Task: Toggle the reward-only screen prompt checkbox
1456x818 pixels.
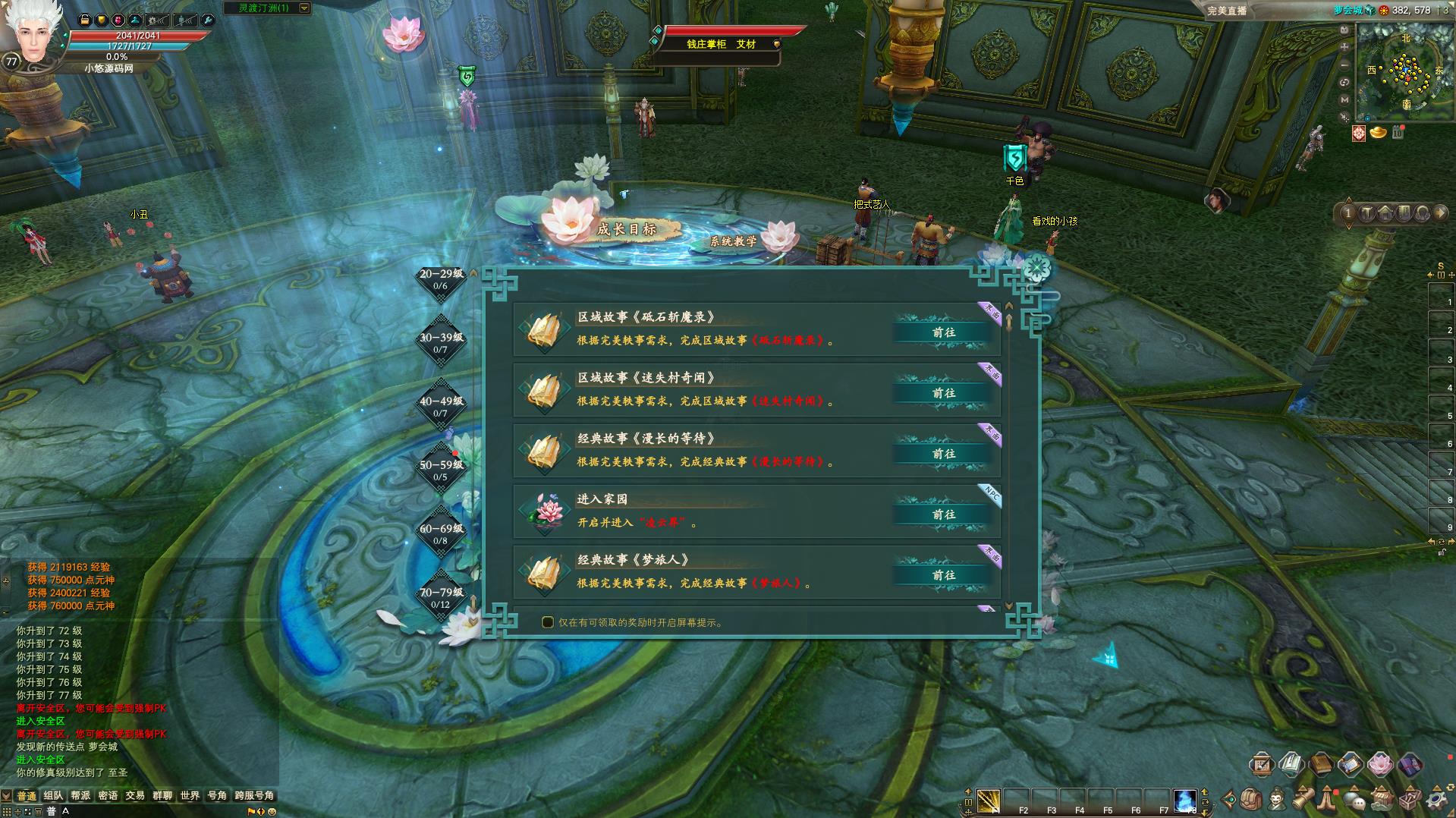Action: [548, 622]
